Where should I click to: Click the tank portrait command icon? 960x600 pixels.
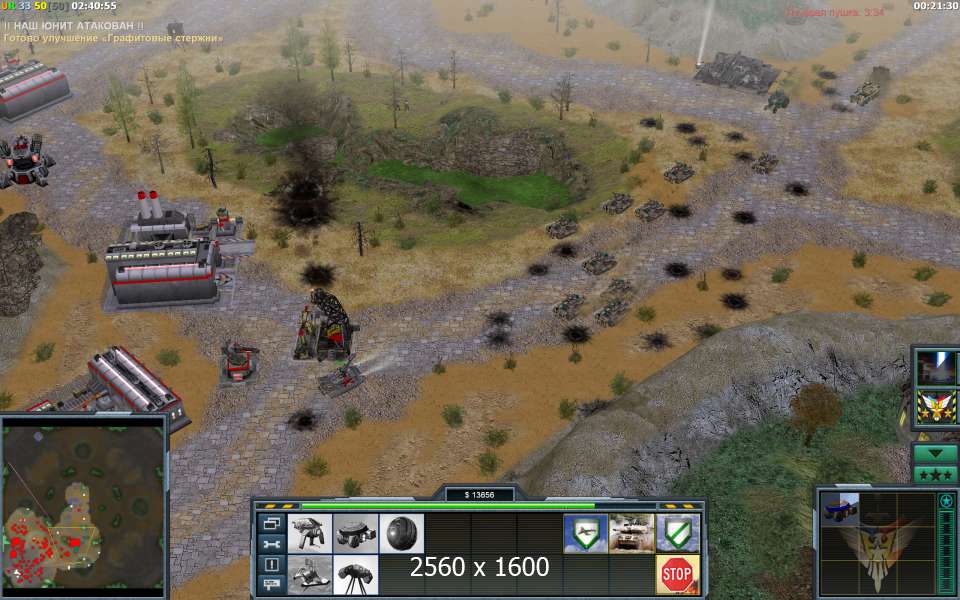pos(631,534)
